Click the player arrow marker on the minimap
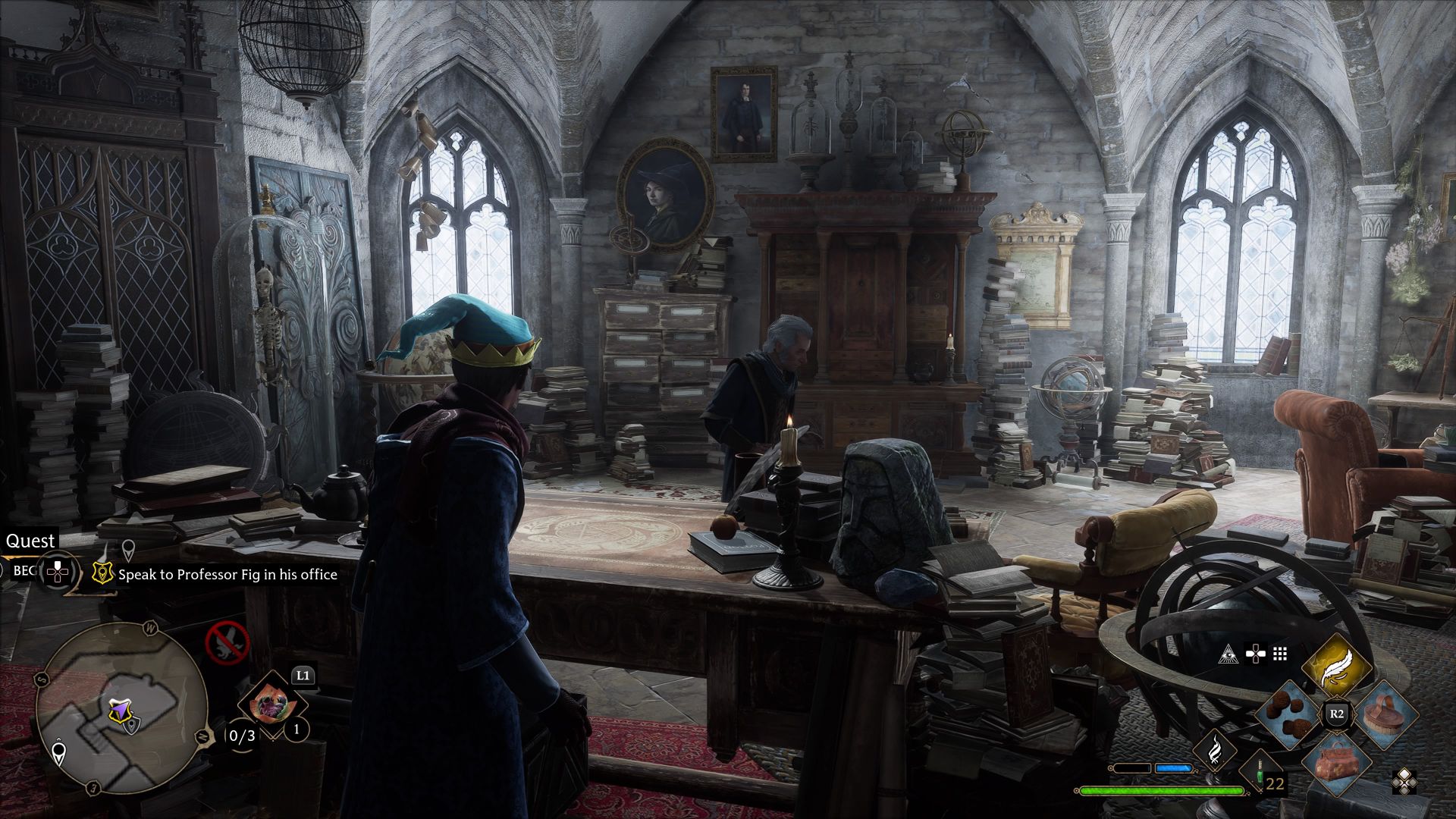The image size is (1456, 819). (119, 709)
